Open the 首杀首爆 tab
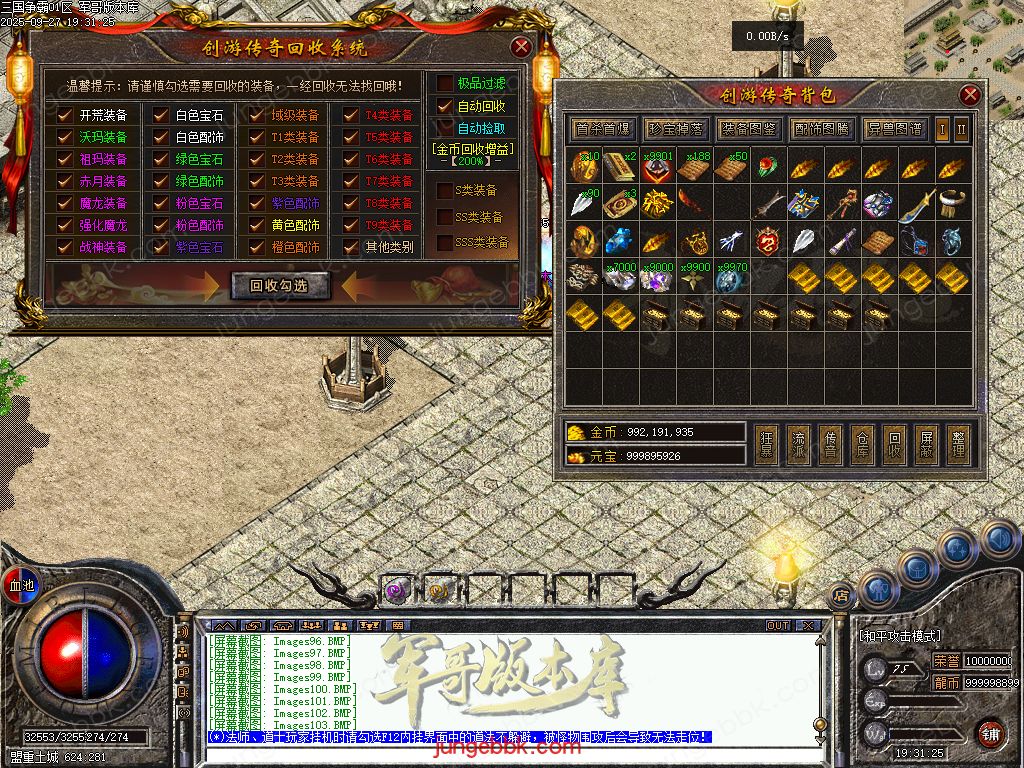The width and height of the screenshot is (1024, 768). point(603,129)
